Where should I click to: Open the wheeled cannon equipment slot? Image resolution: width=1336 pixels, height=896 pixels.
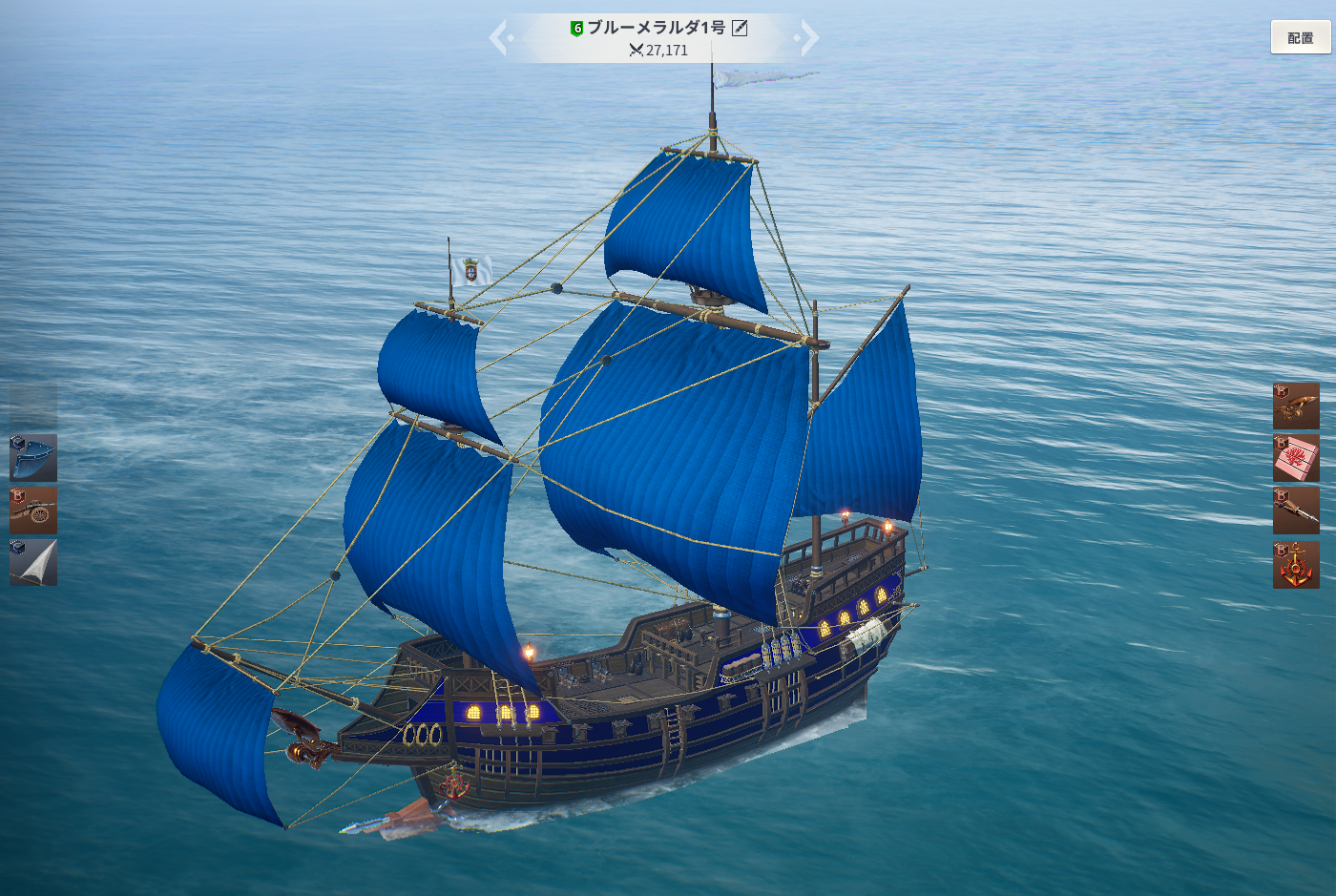(33, 511)
